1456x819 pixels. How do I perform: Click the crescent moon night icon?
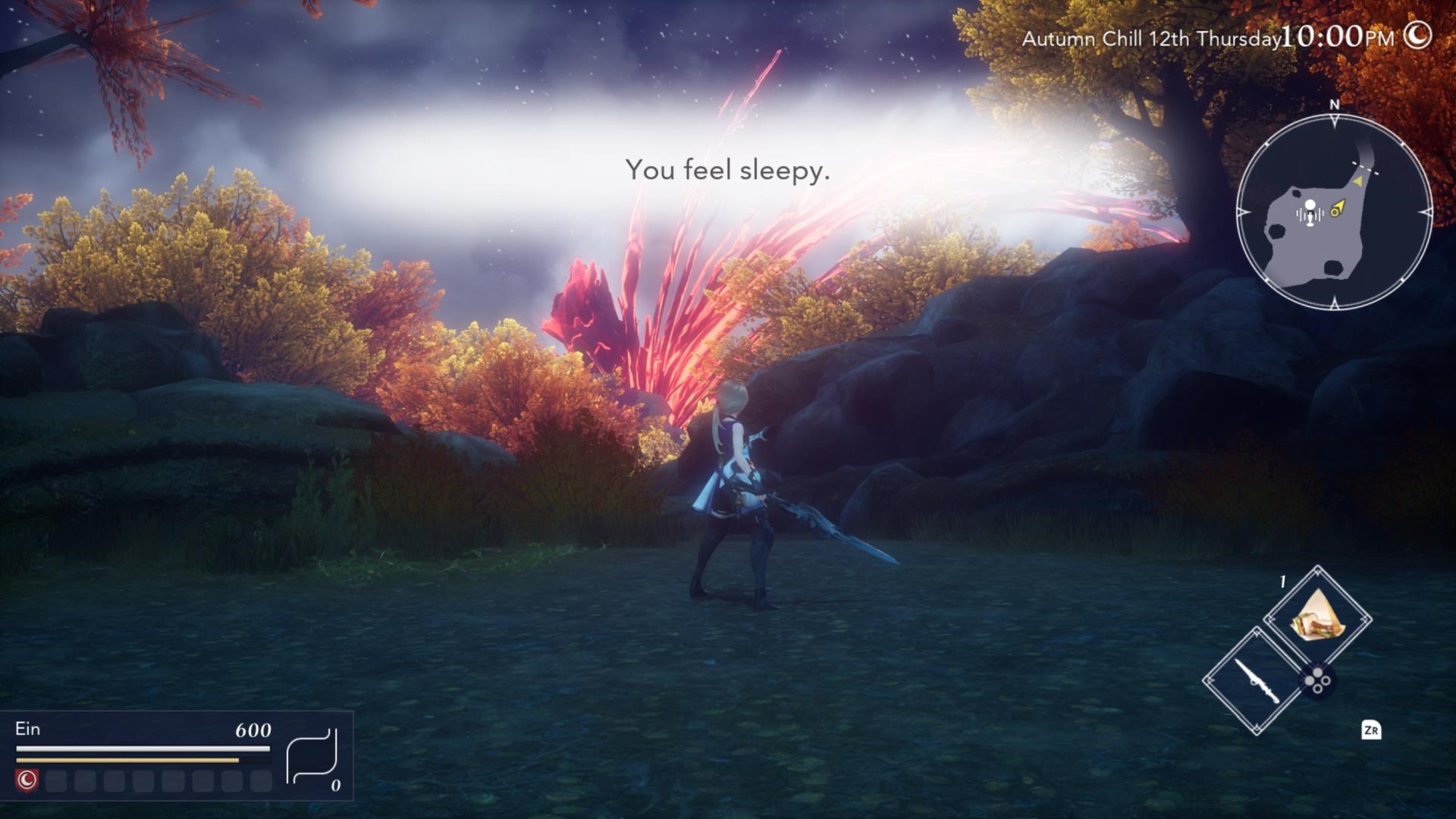[x=1417, y=35]
